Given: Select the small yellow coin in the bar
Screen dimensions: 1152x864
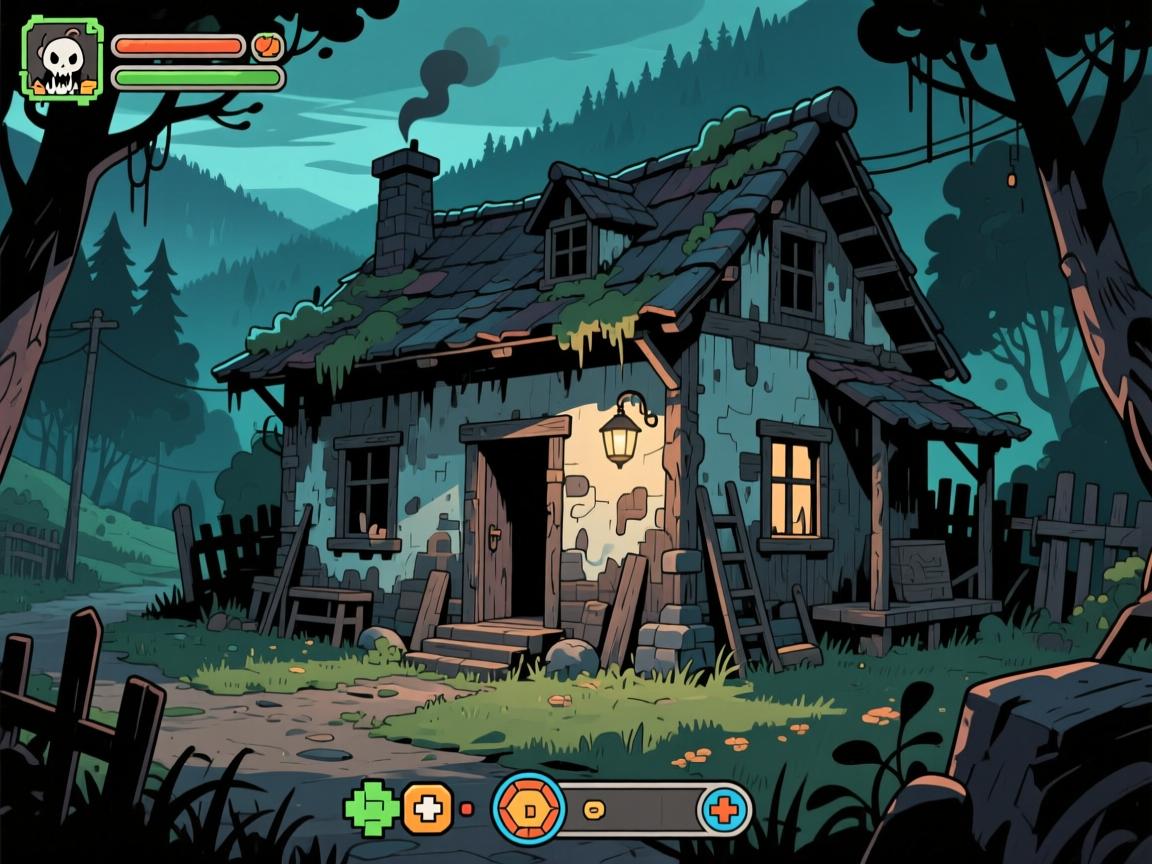Looking at the screenshot, I should tap(593, 808).
